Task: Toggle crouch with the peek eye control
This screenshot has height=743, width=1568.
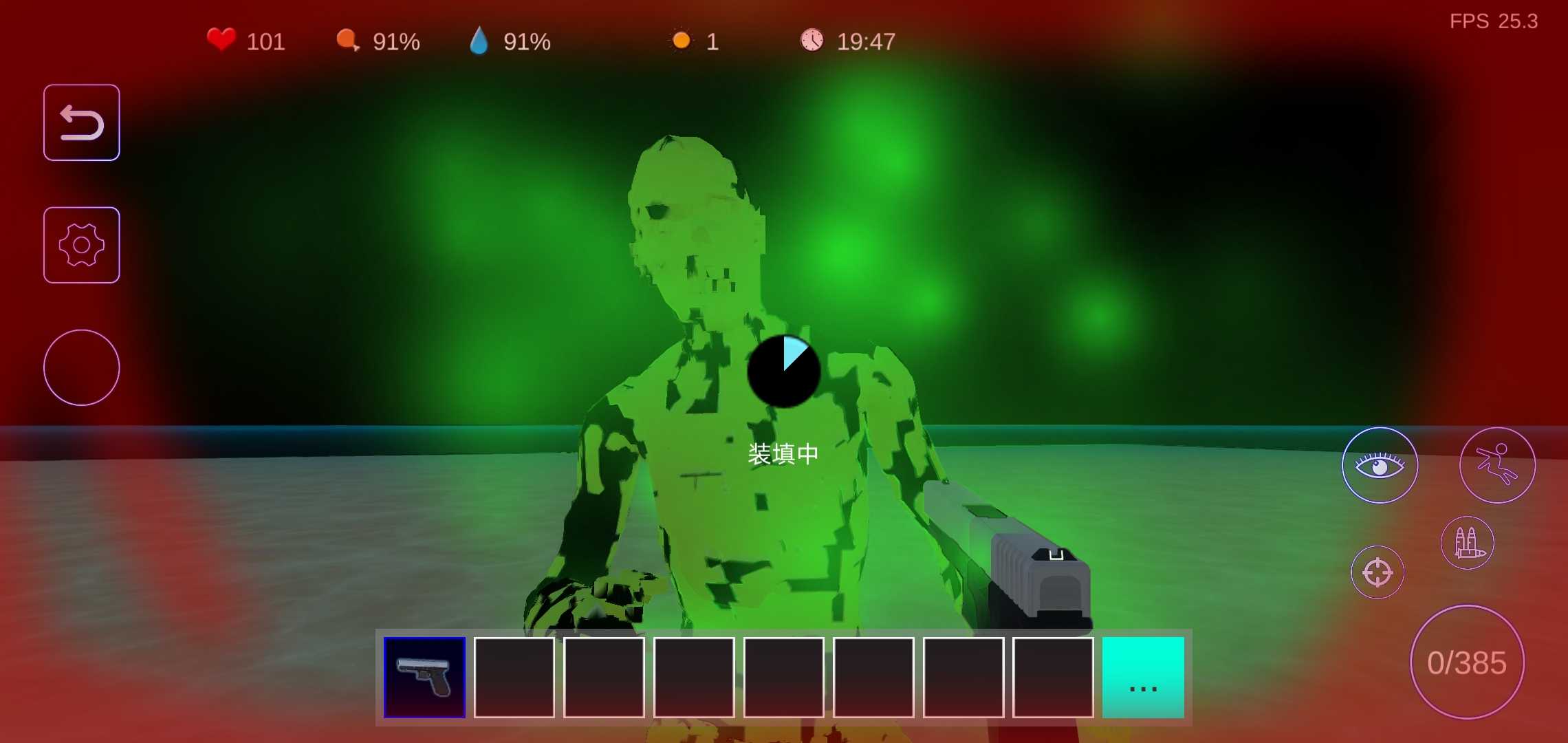Action: (x=1379, y=465)
